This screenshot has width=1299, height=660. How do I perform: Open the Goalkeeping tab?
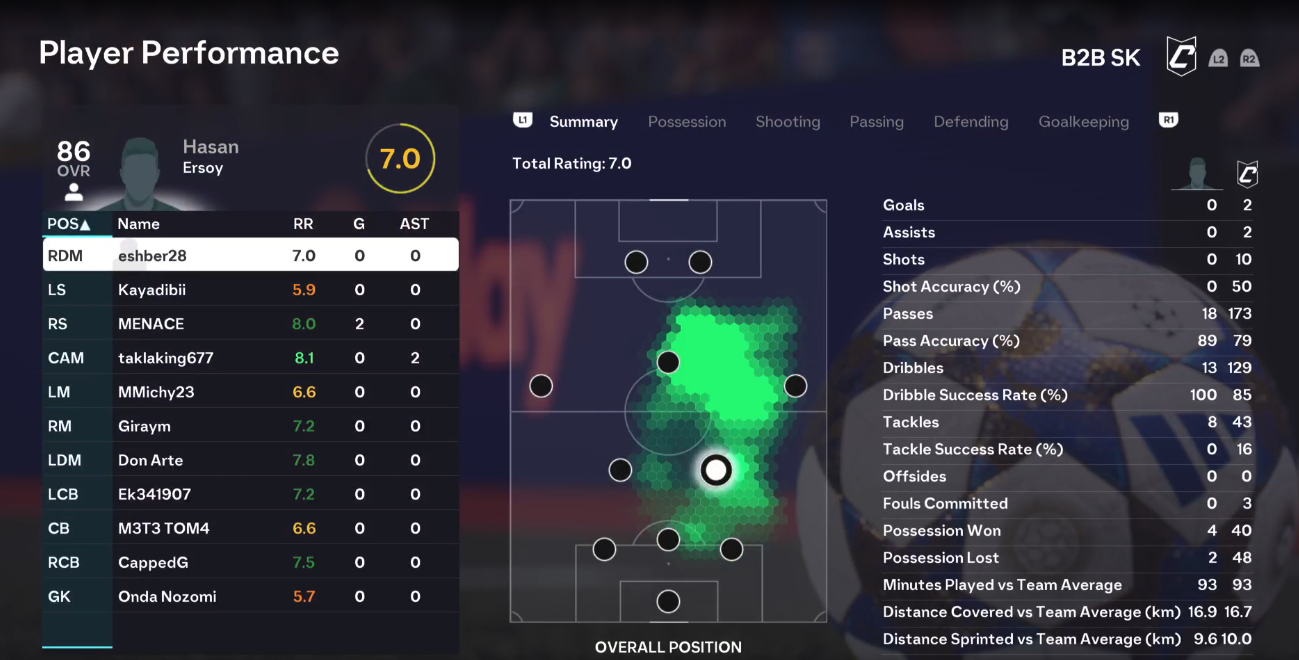click(x=1084, y=122)
